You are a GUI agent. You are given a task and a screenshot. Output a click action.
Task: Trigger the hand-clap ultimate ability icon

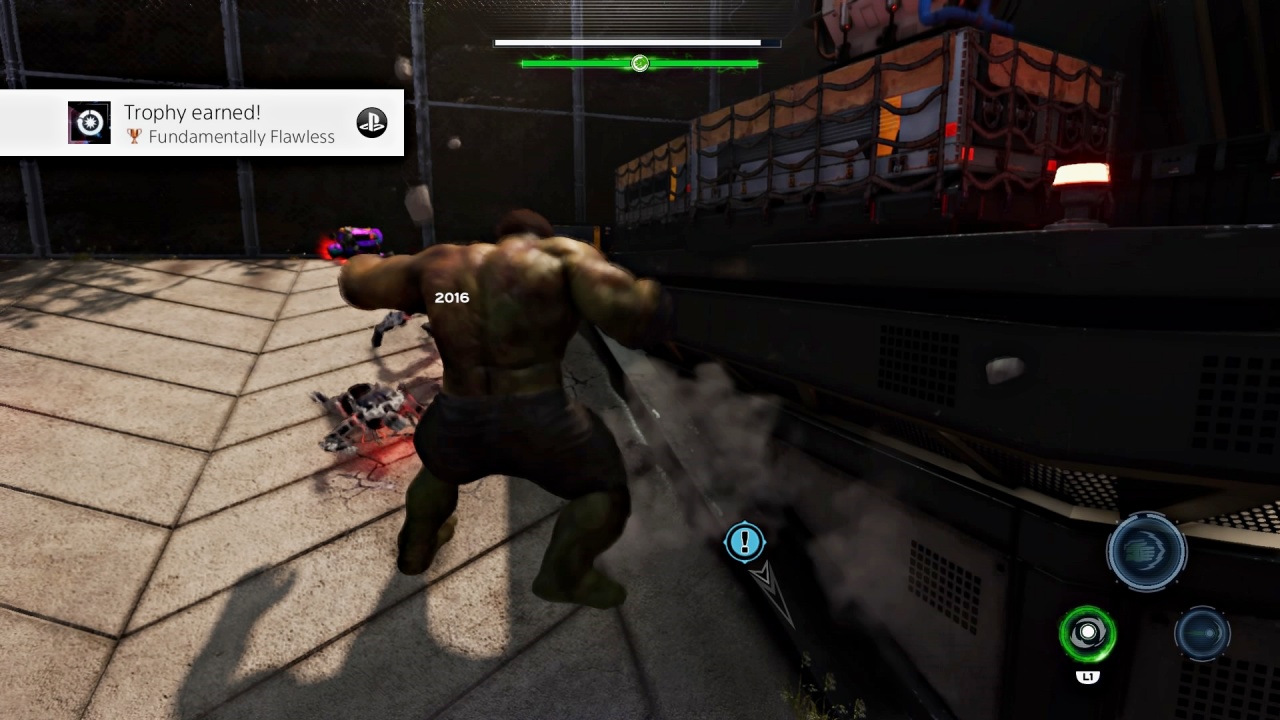pos(1146,551)
